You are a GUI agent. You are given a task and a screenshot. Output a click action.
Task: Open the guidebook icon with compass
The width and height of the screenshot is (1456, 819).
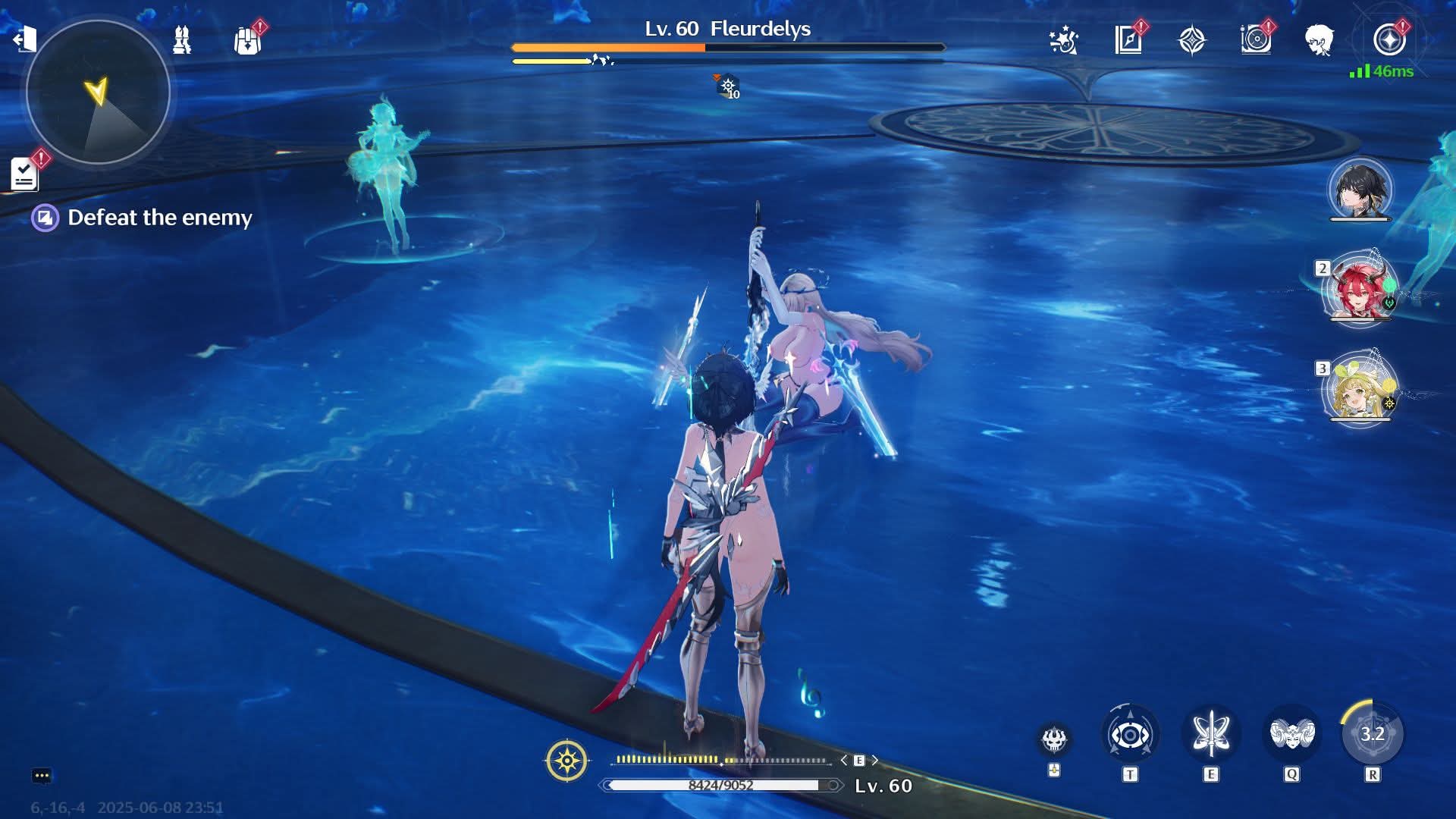click(x=1128, y=39)
